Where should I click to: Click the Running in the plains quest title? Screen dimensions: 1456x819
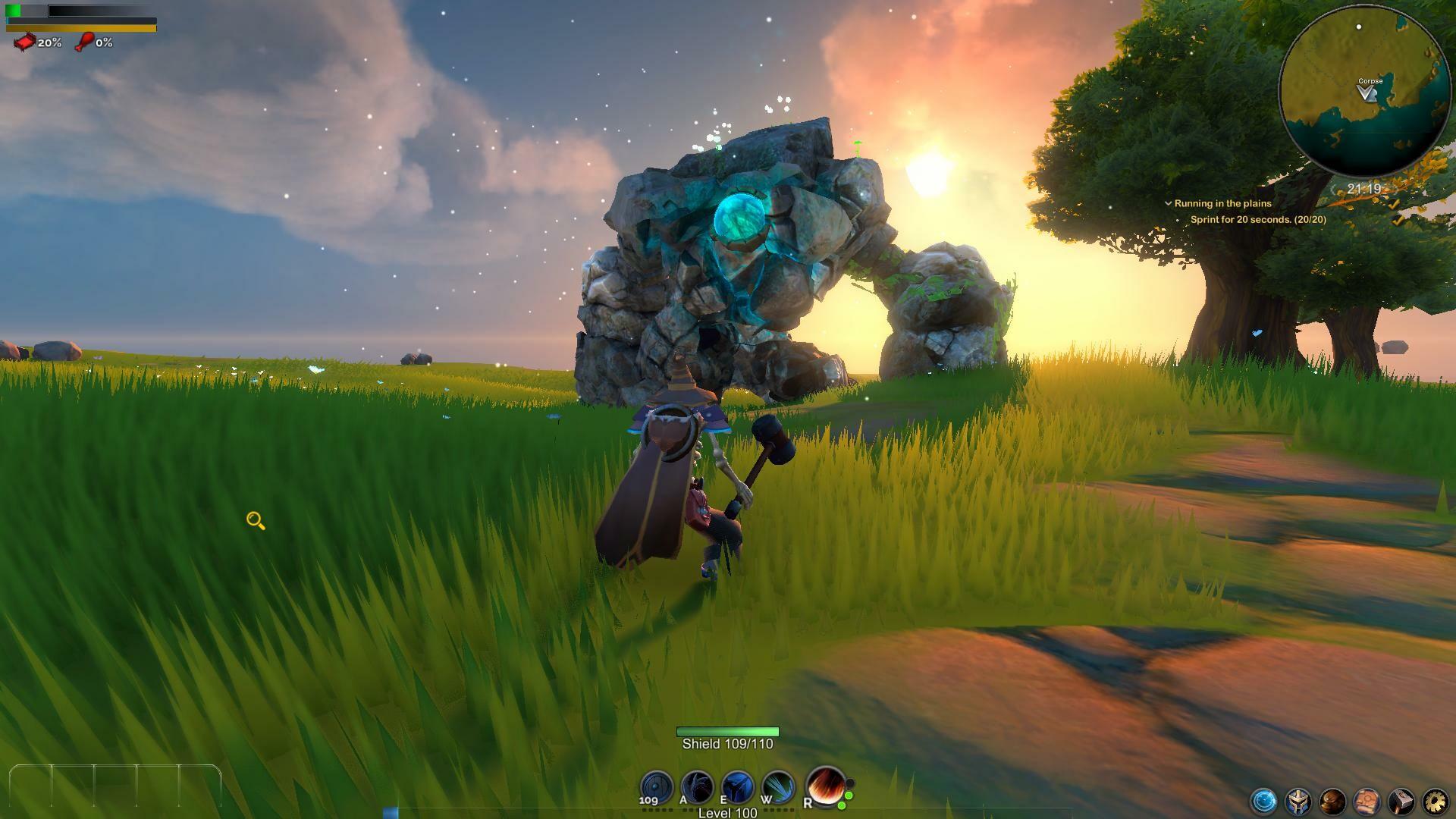coord(1222,203)
